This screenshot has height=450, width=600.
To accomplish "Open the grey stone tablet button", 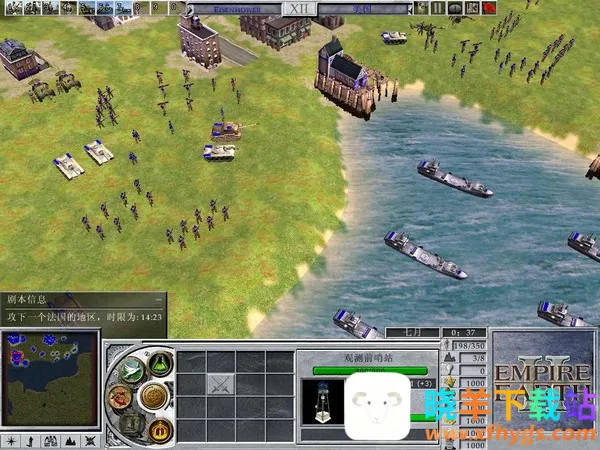I will click(x=130, y=422).
